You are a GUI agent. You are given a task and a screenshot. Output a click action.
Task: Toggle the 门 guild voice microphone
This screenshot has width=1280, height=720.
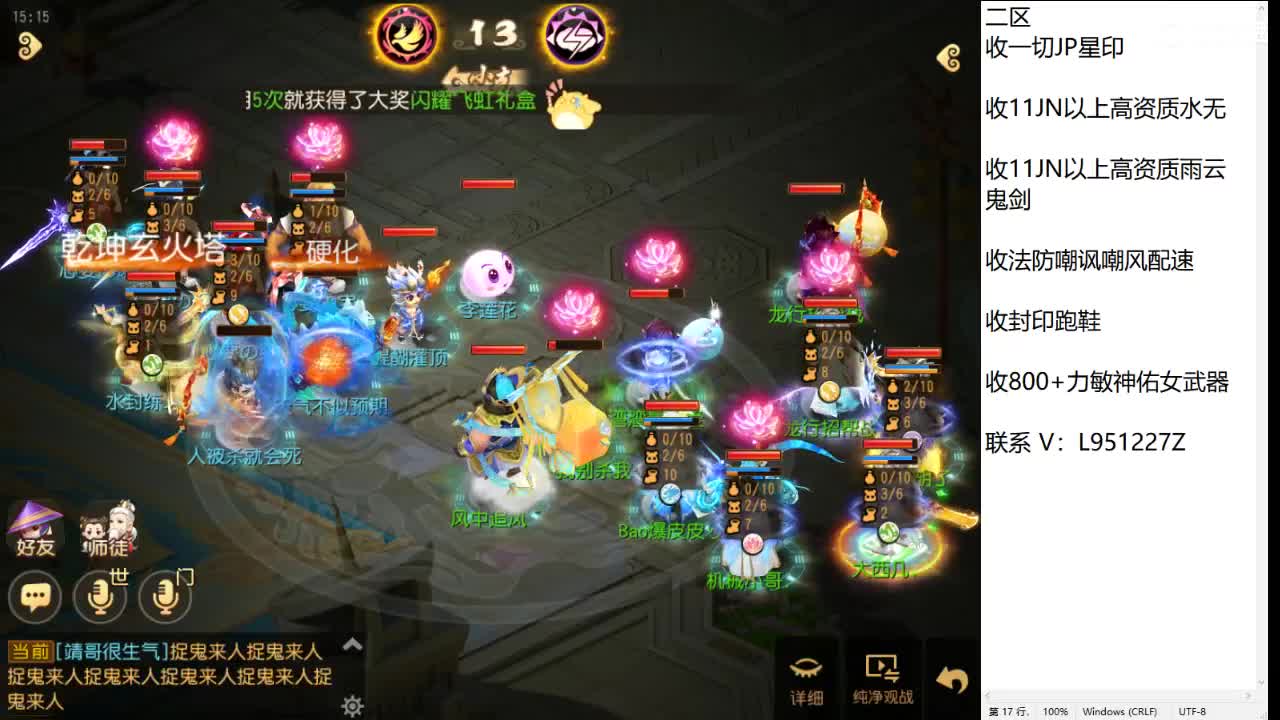pos(166,596)
